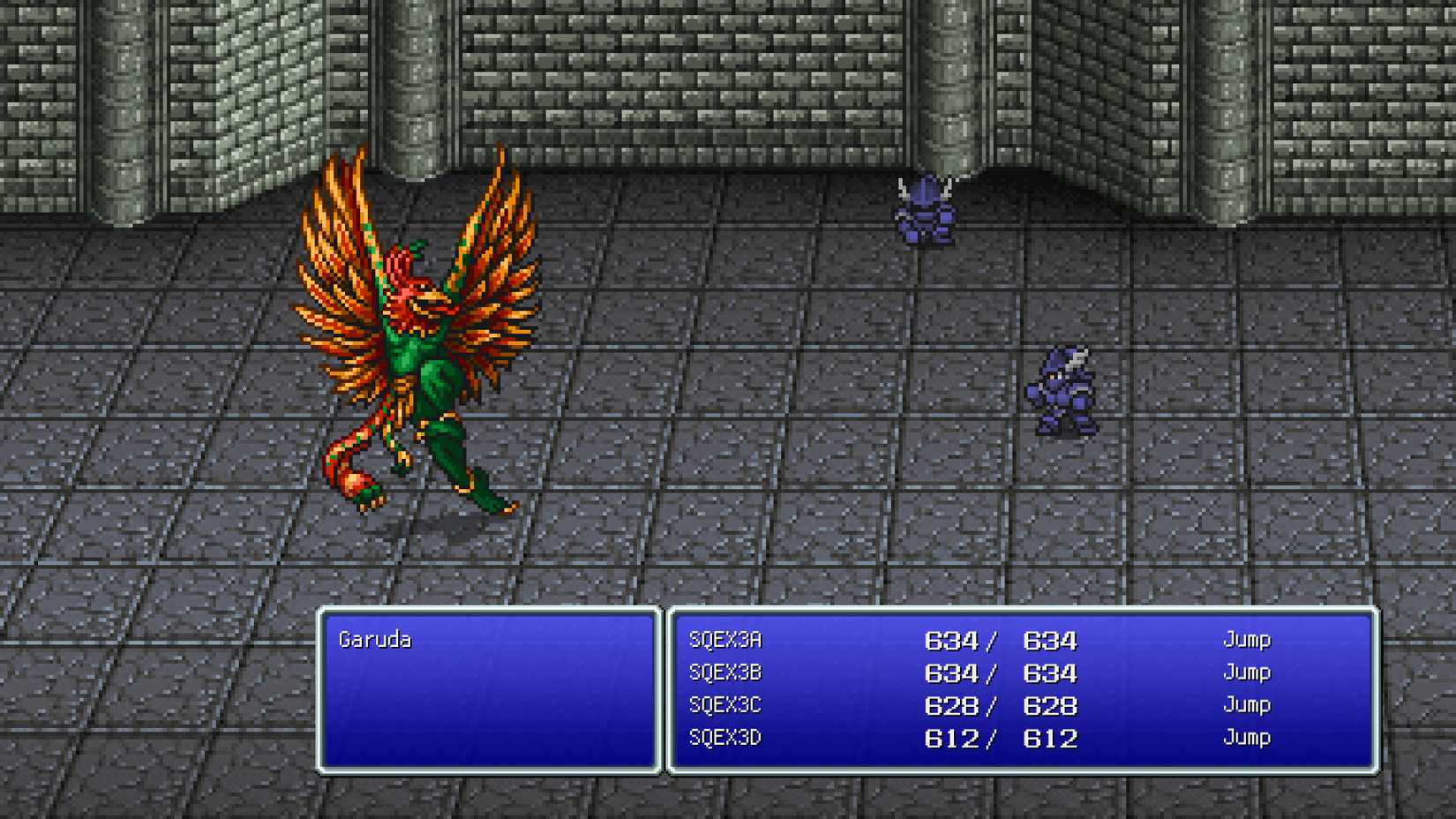
Task: Trigger the Jump action for SQEX3D
Action: (x=1246, y=739)
